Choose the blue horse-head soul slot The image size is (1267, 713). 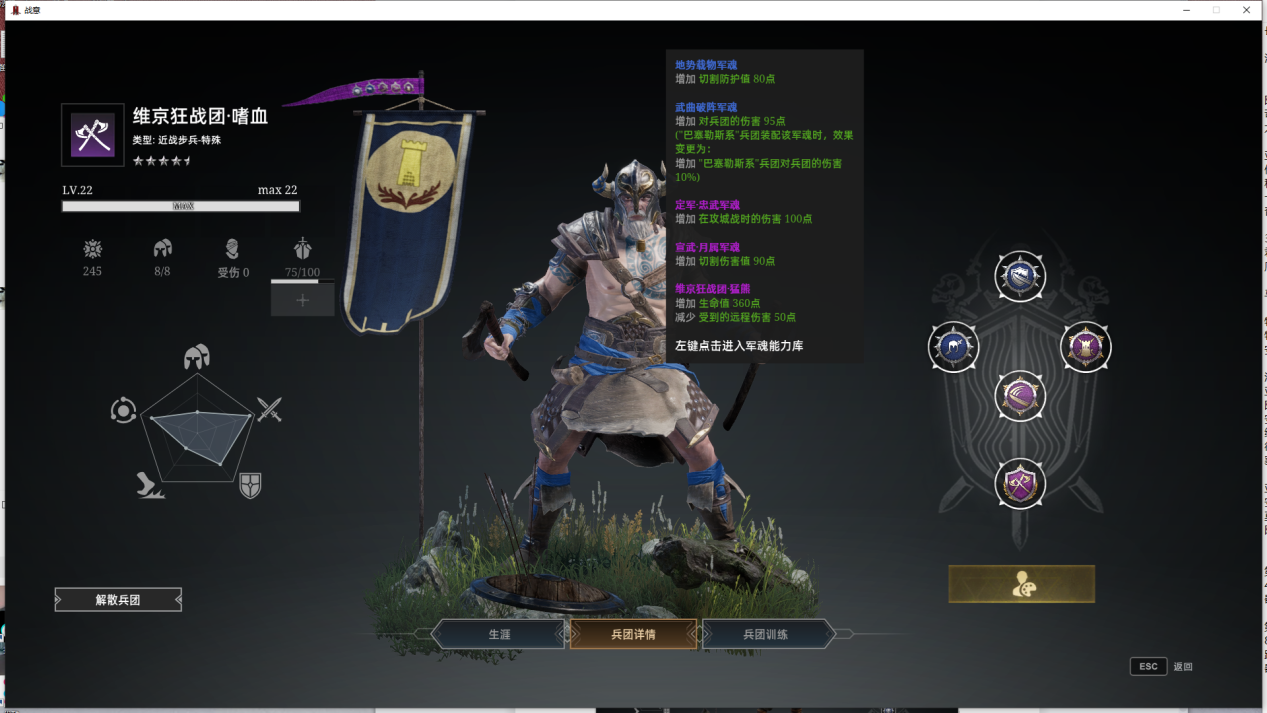[x=953, y=347]
